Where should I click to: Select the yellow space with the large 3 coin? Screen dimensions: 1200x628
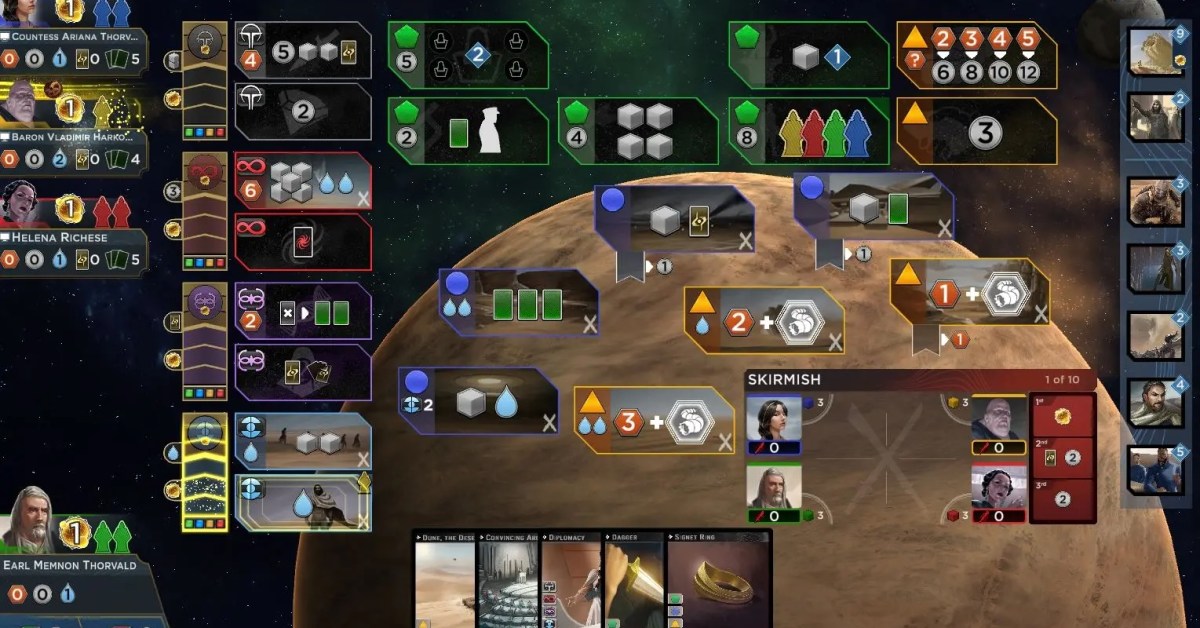(976, 131)
